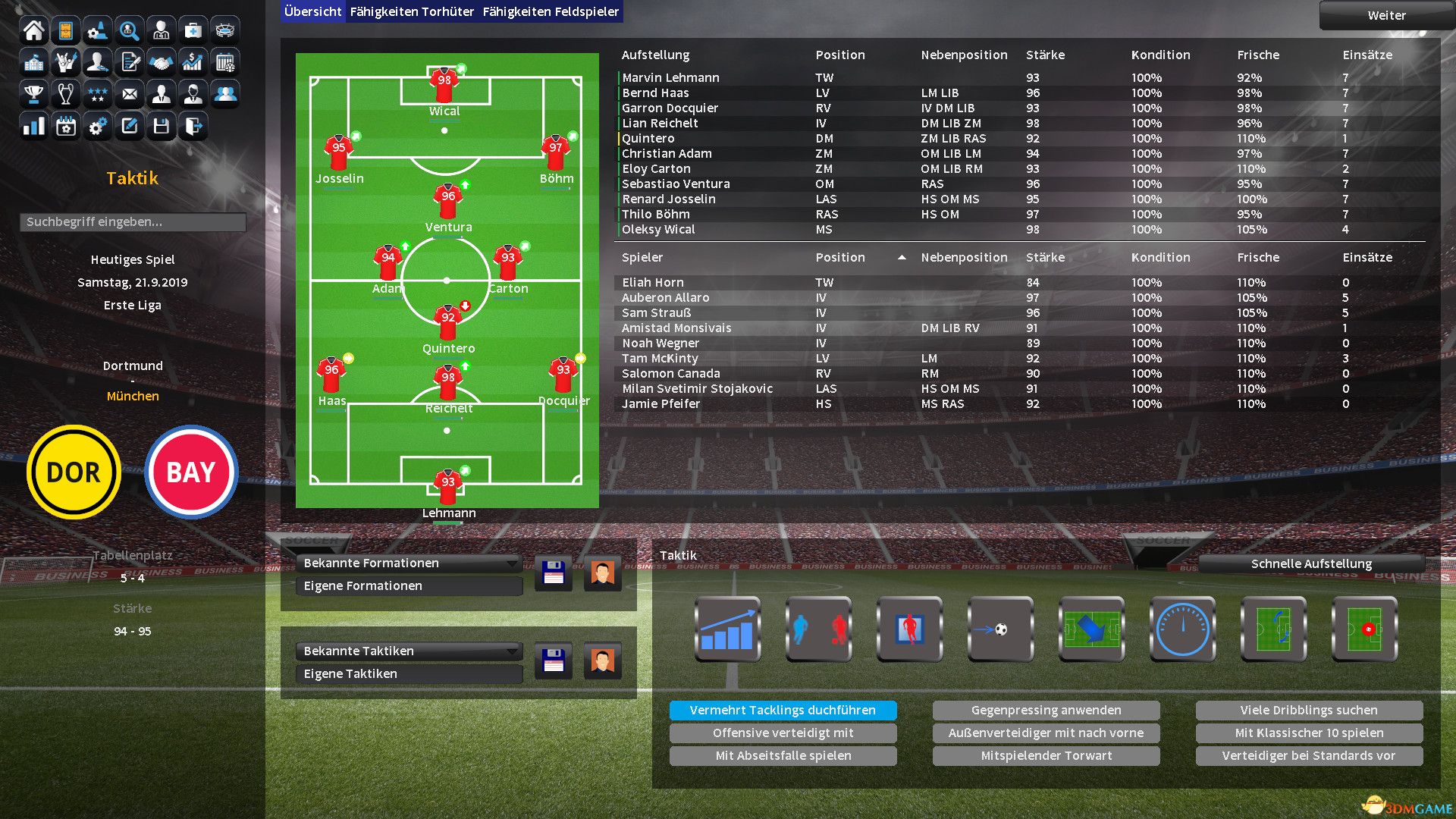Open the Bekannte Formationen dropdown
Viewport: 1456px width, 819px height.
pyautogui.click(x=409, y=563)
